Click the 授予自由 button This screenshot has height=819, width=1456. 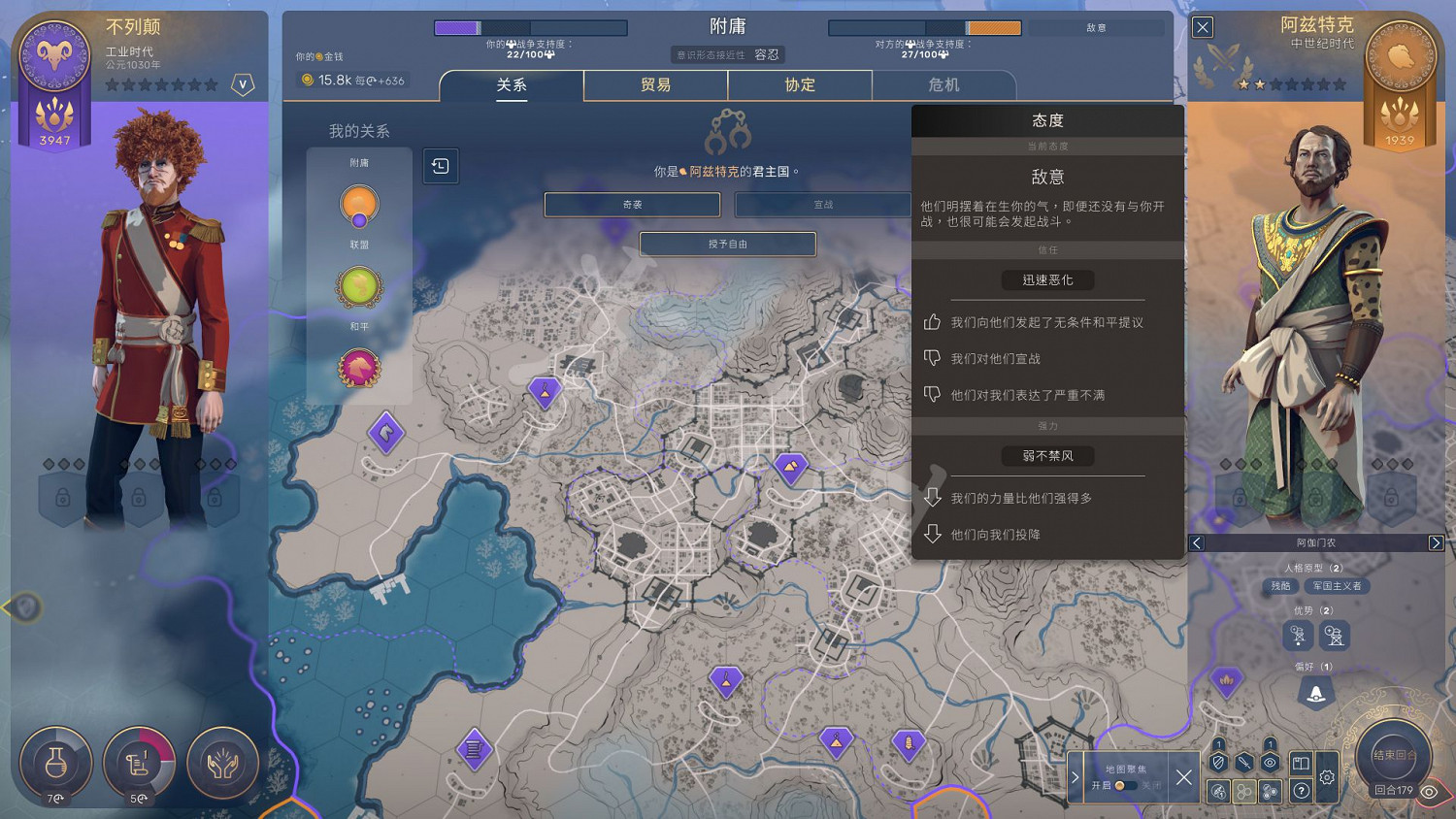[727, 244]
